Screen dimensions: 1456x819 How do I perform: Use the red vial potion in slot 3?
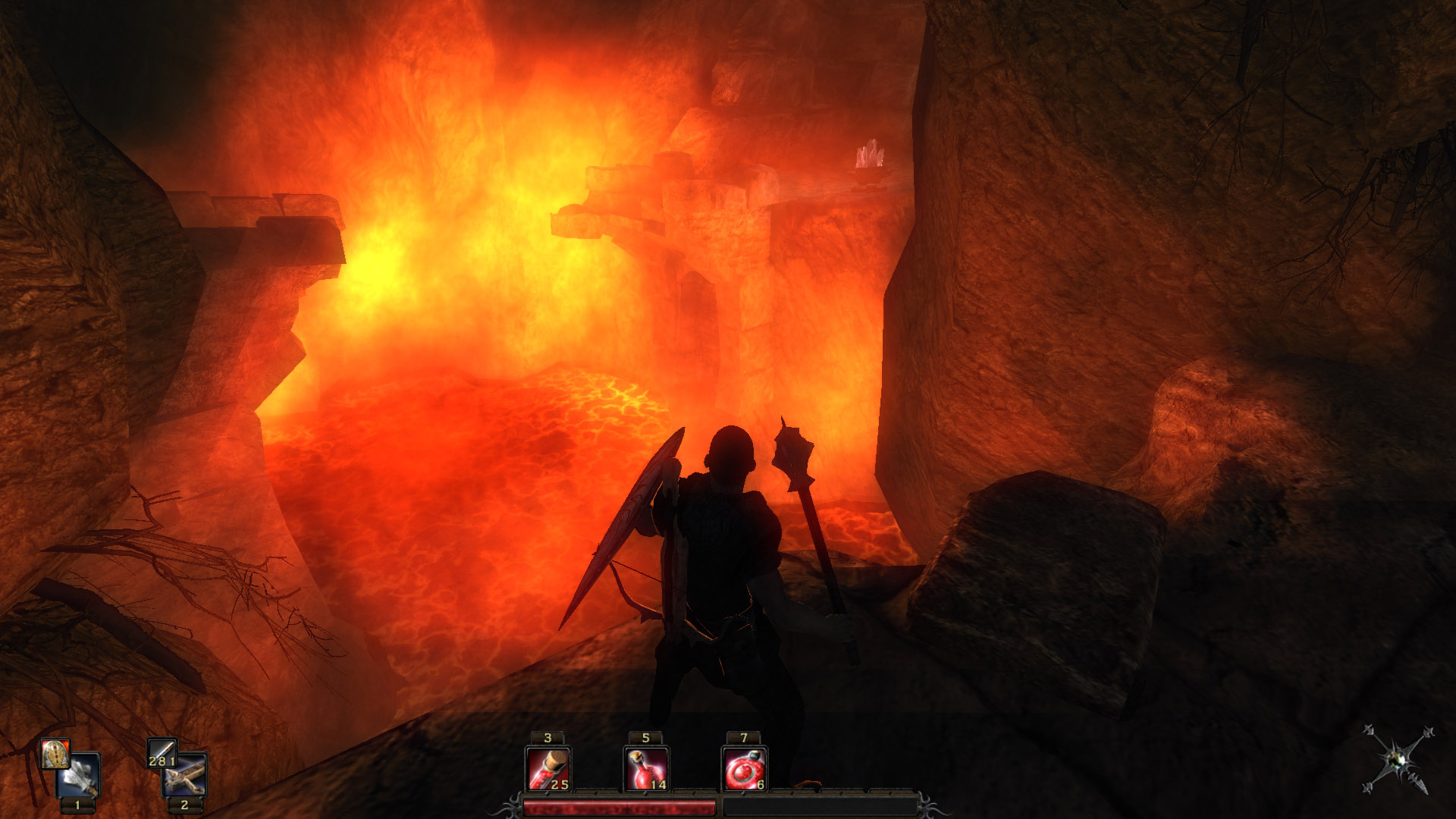[548, 769]
